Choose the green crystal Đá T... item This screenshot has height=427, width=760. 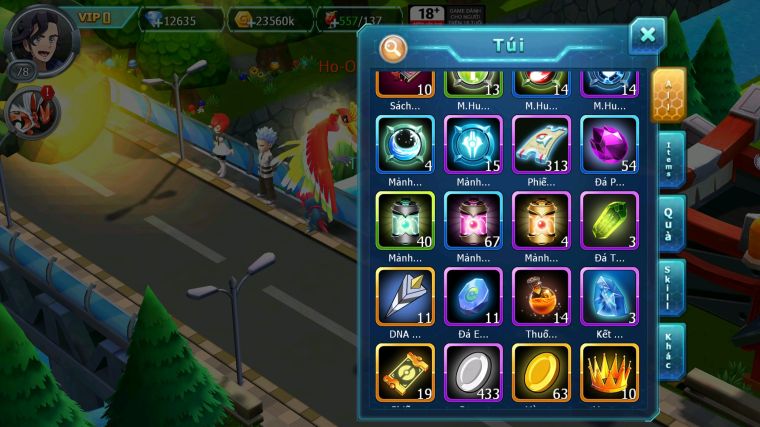pos(609,221)
